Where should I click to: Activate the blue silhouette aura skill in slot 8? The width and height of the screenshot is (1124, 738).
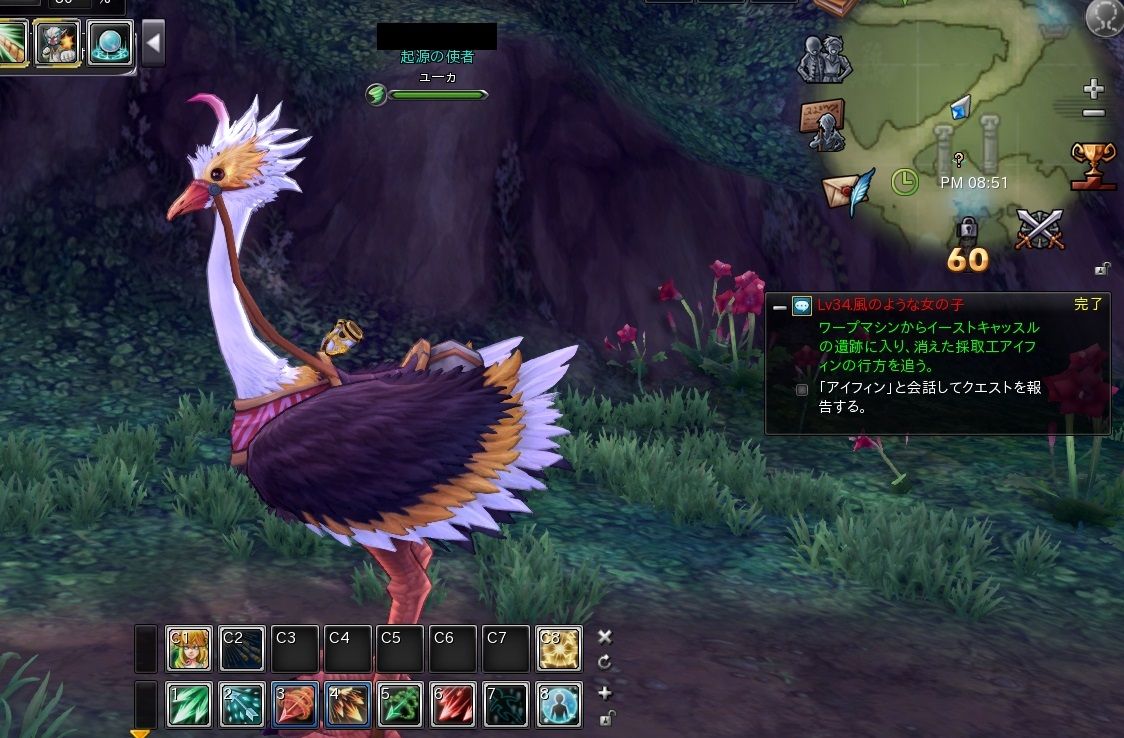tap(558, 705)
